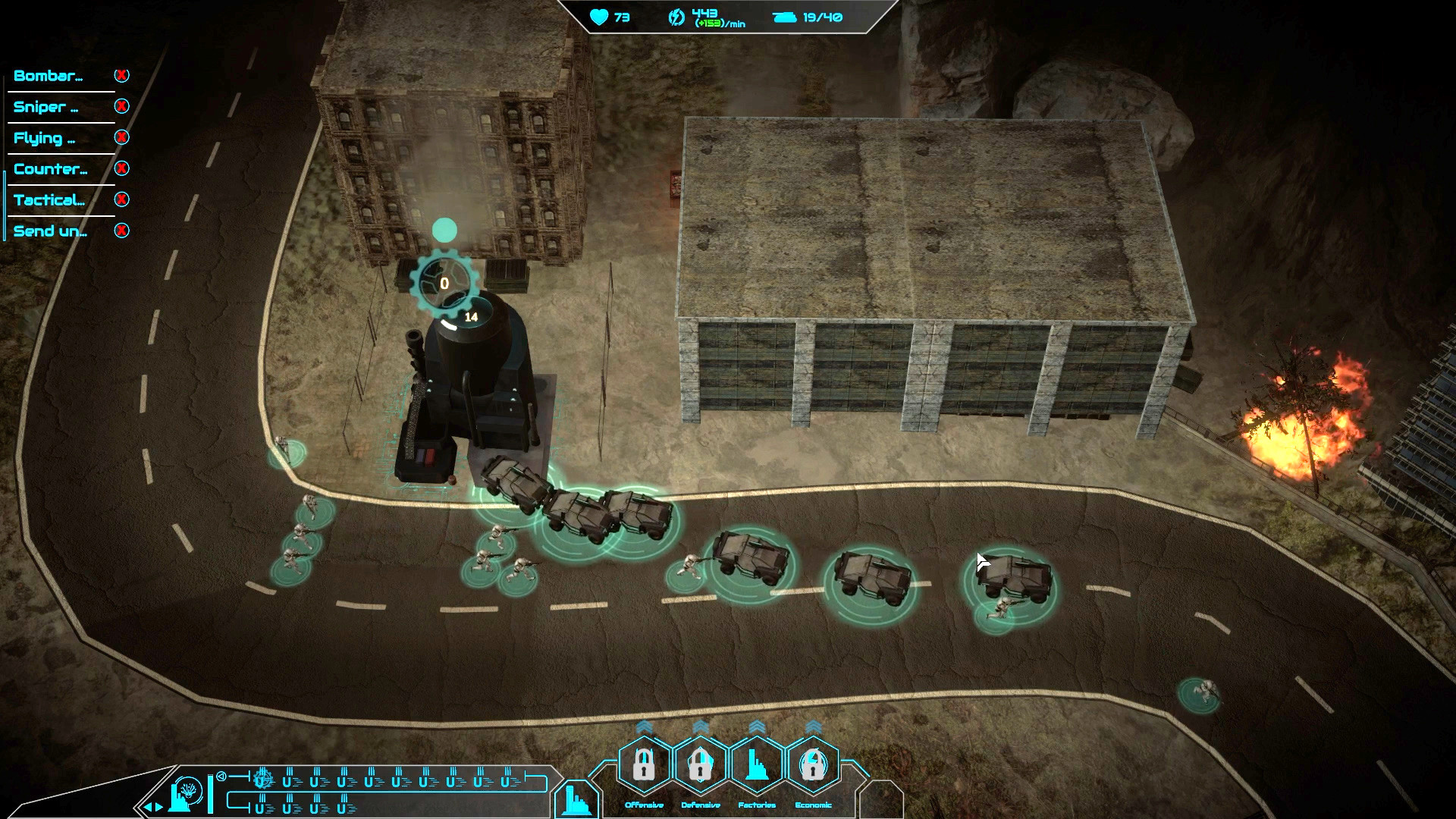Cancel the Sniper wave with its red X
The height and width of the screenshot is (819, 1456).
121,107
